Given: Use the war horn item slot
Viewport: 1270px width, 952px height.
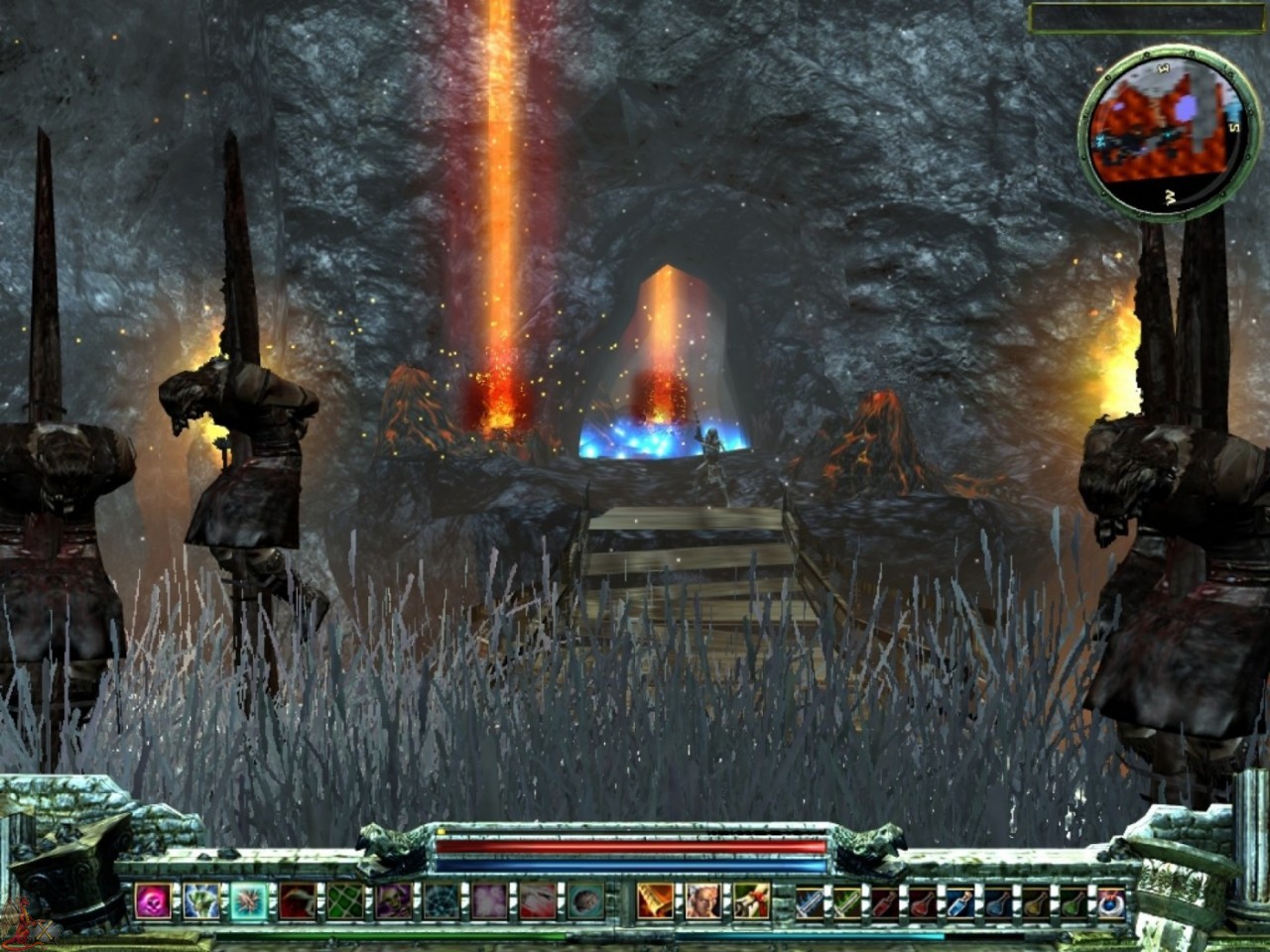Looking at the screenshot, I should pyautogui.click(x=750, y=902).
